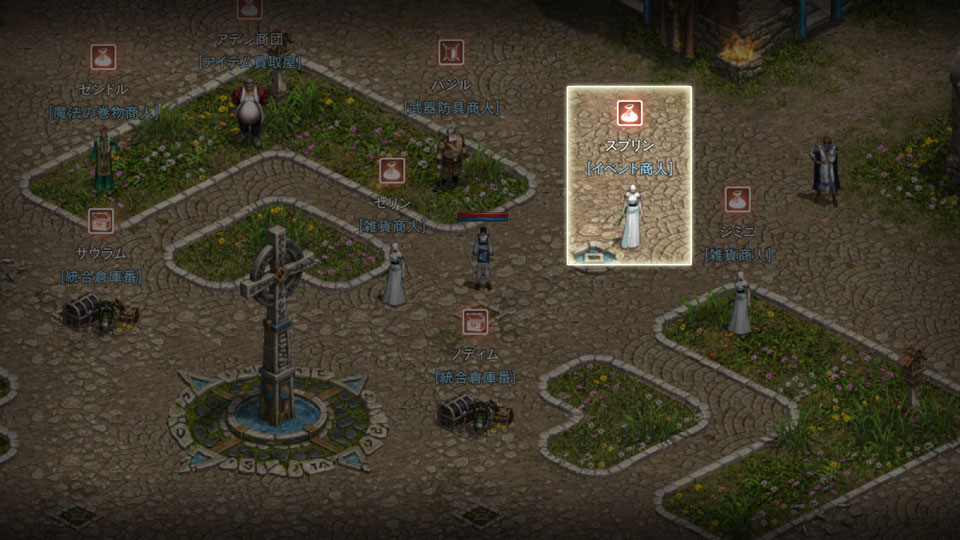Image resolution: width=960 pixels, height=540 pixels.
Task: Click the ゼントル magic scroll merchant icon
Action: 103,58
